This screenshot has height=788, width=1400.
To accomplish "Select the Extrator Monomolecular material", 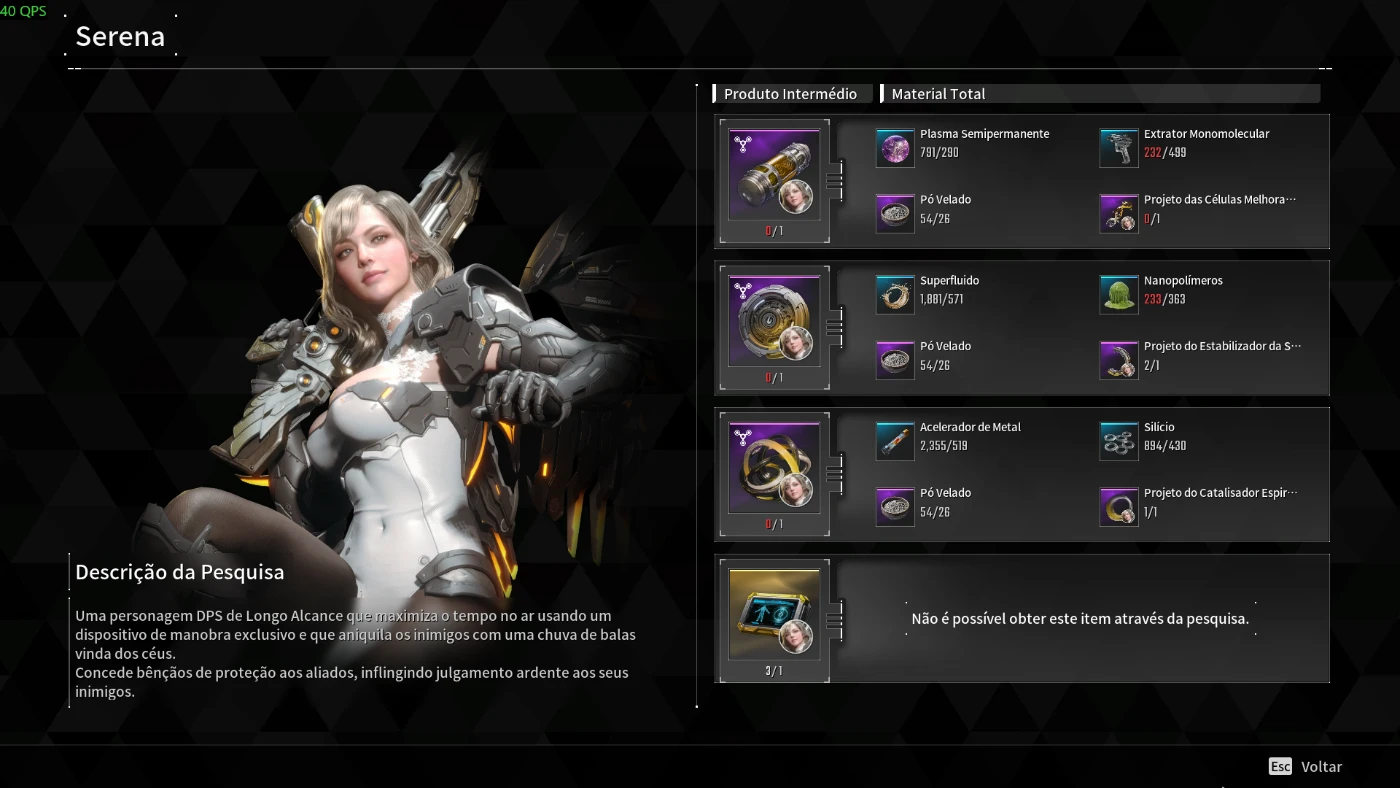I will (1119, 148).
